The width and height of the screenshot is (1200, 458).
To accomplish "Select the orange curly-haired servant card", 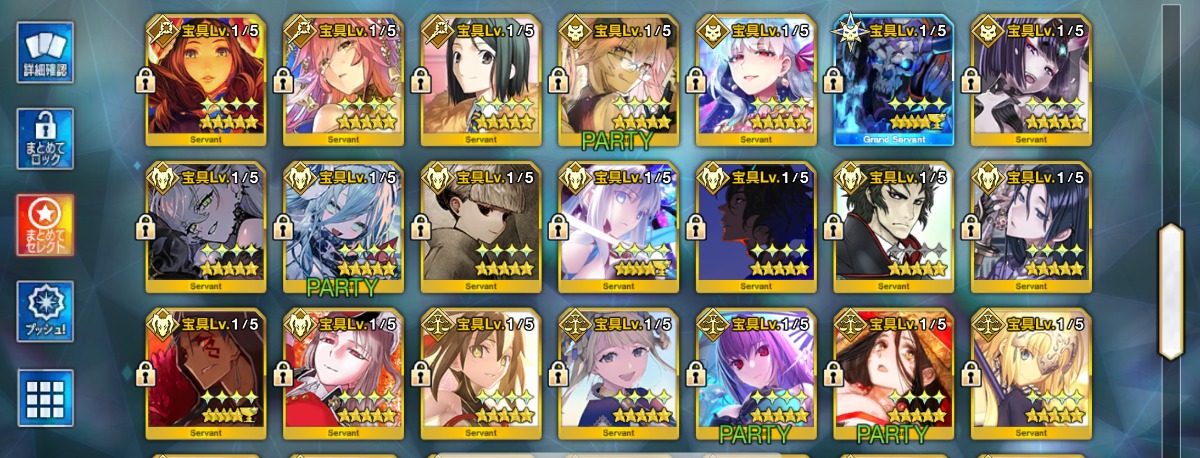I will [x=205, y=80].
